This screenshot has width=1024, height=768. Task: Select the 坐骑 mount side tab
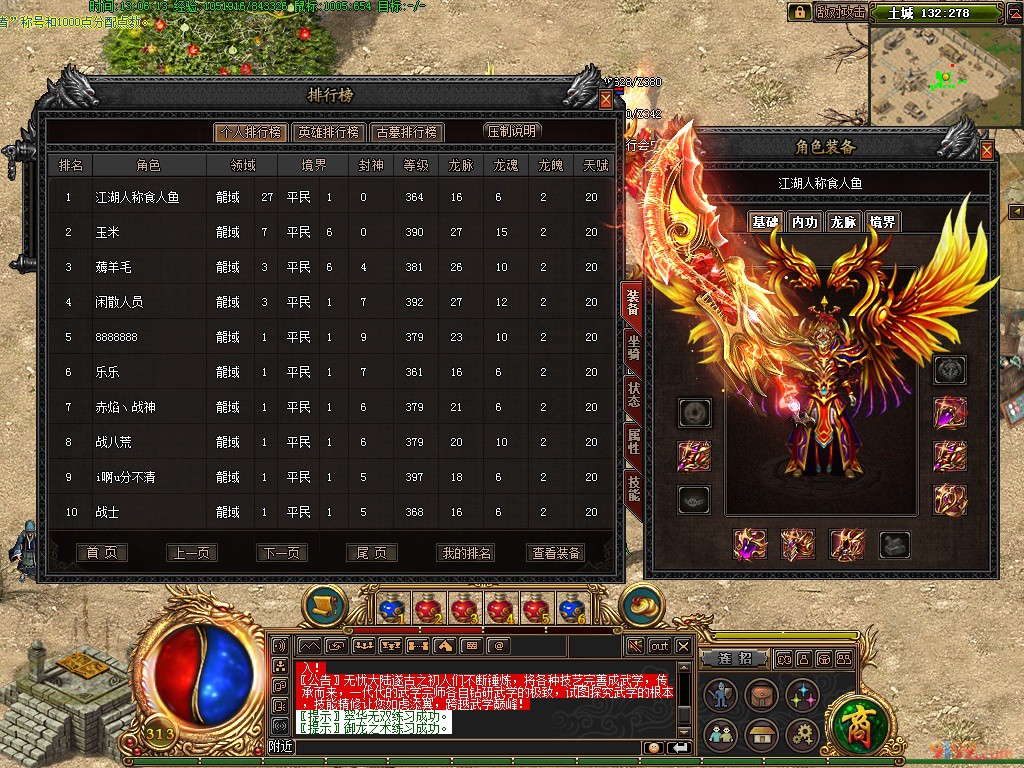coord(633,346)
